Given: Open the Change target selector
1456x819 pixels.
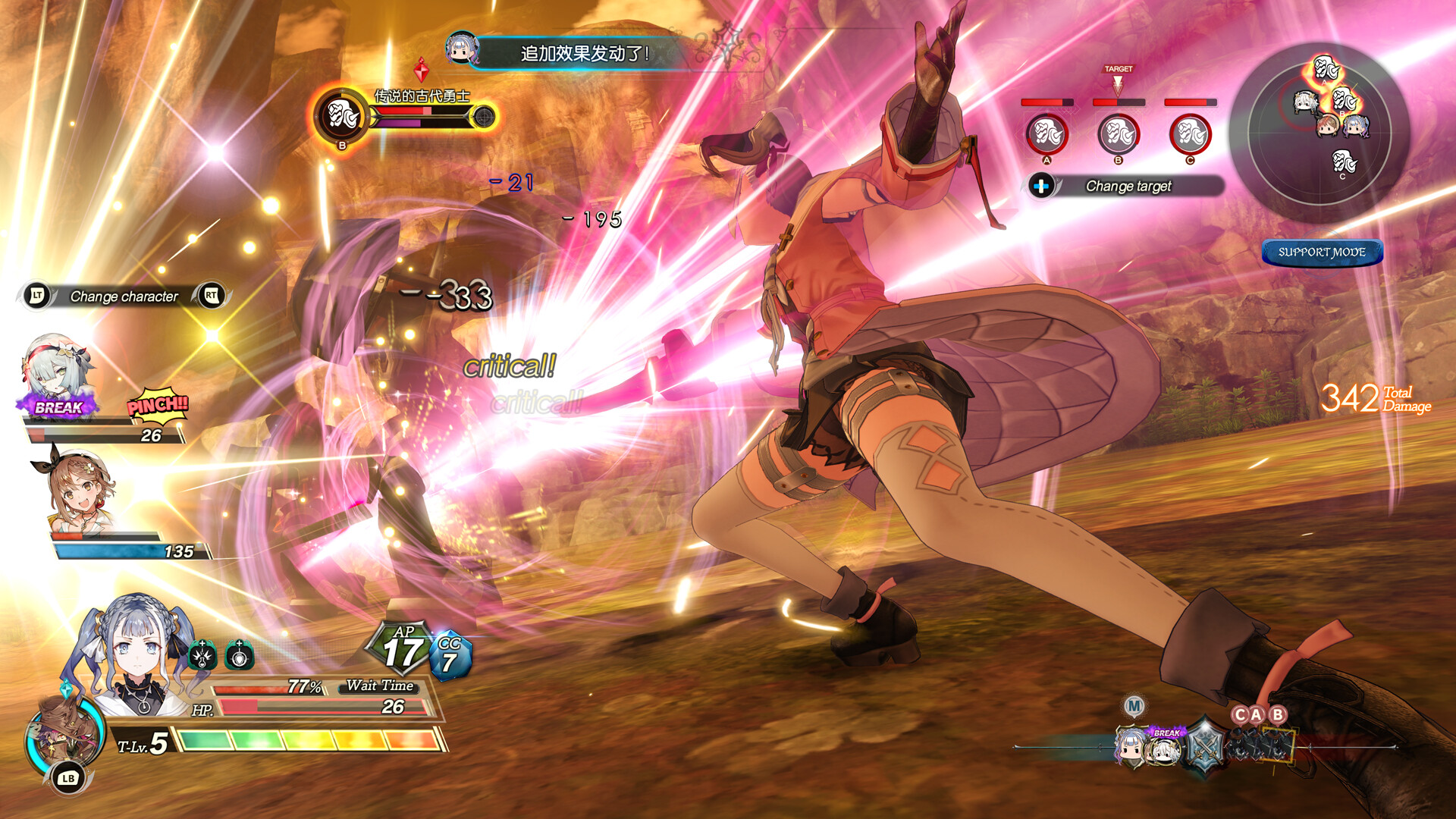Looking at the screenshot, I should 1128,186.
